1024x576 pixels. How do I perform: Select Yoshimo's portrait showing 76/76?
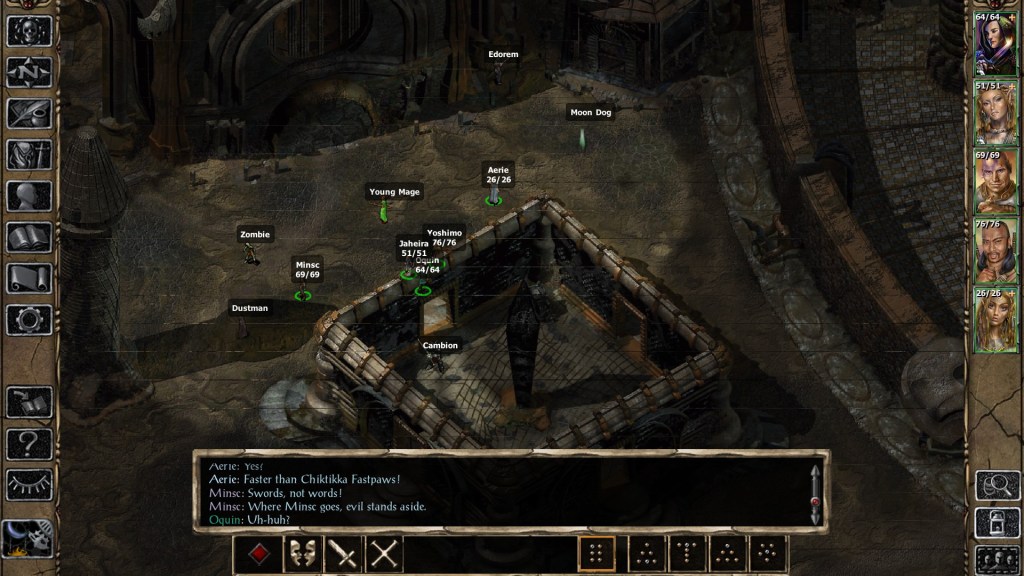995,251
